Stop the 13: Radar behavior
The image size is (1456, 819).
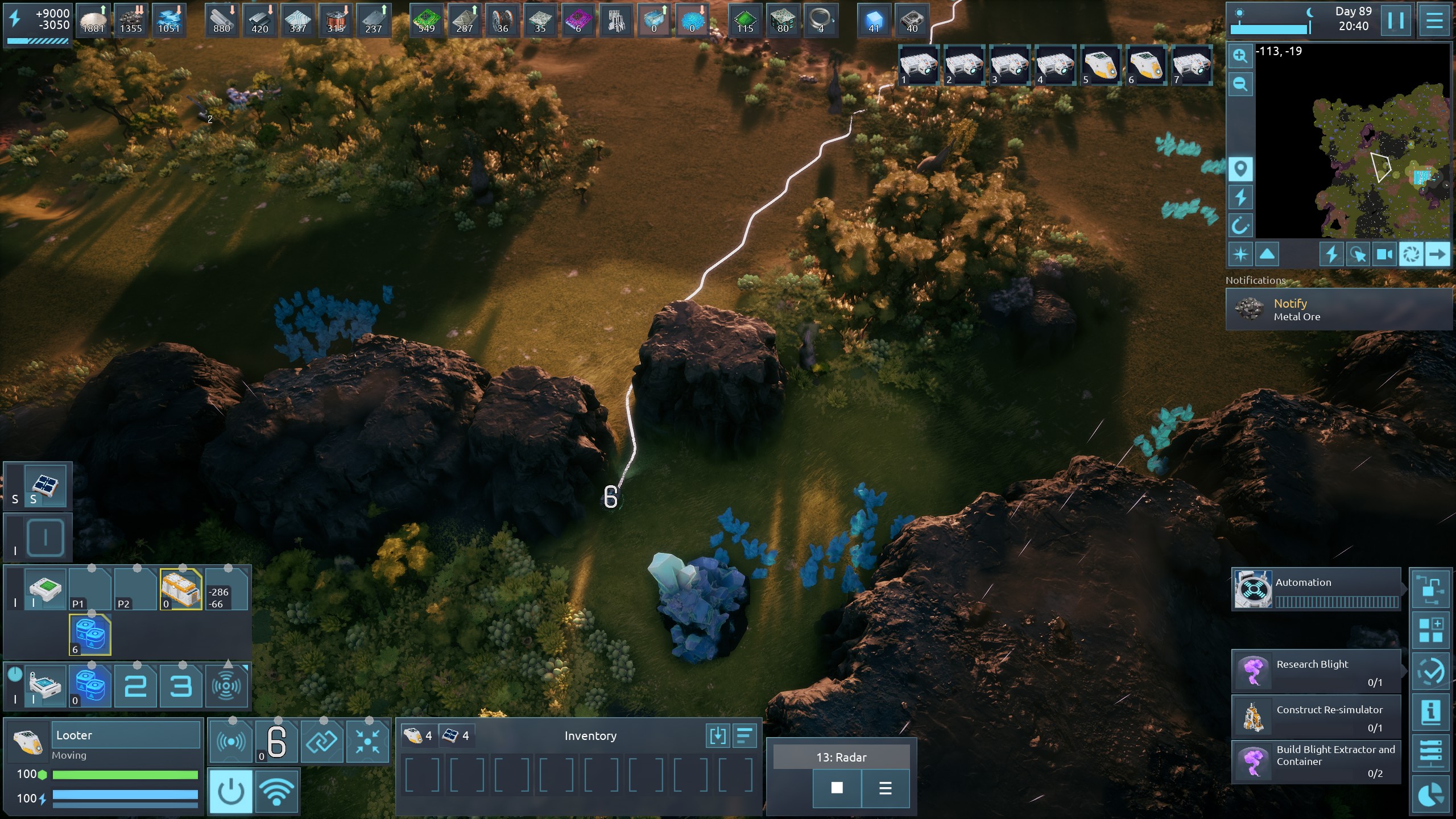[x=837, y=788]
